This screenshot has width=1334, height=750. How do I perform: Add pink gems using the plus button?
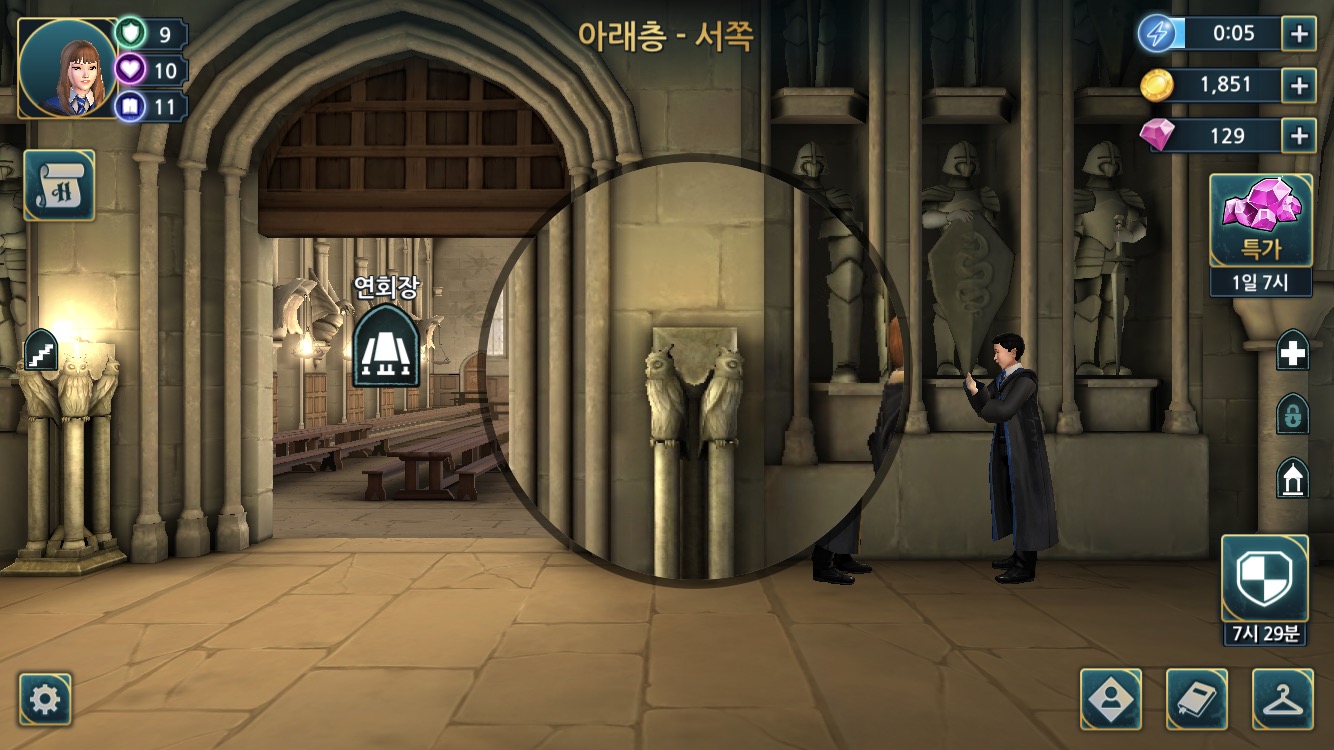coord(1298,135)
